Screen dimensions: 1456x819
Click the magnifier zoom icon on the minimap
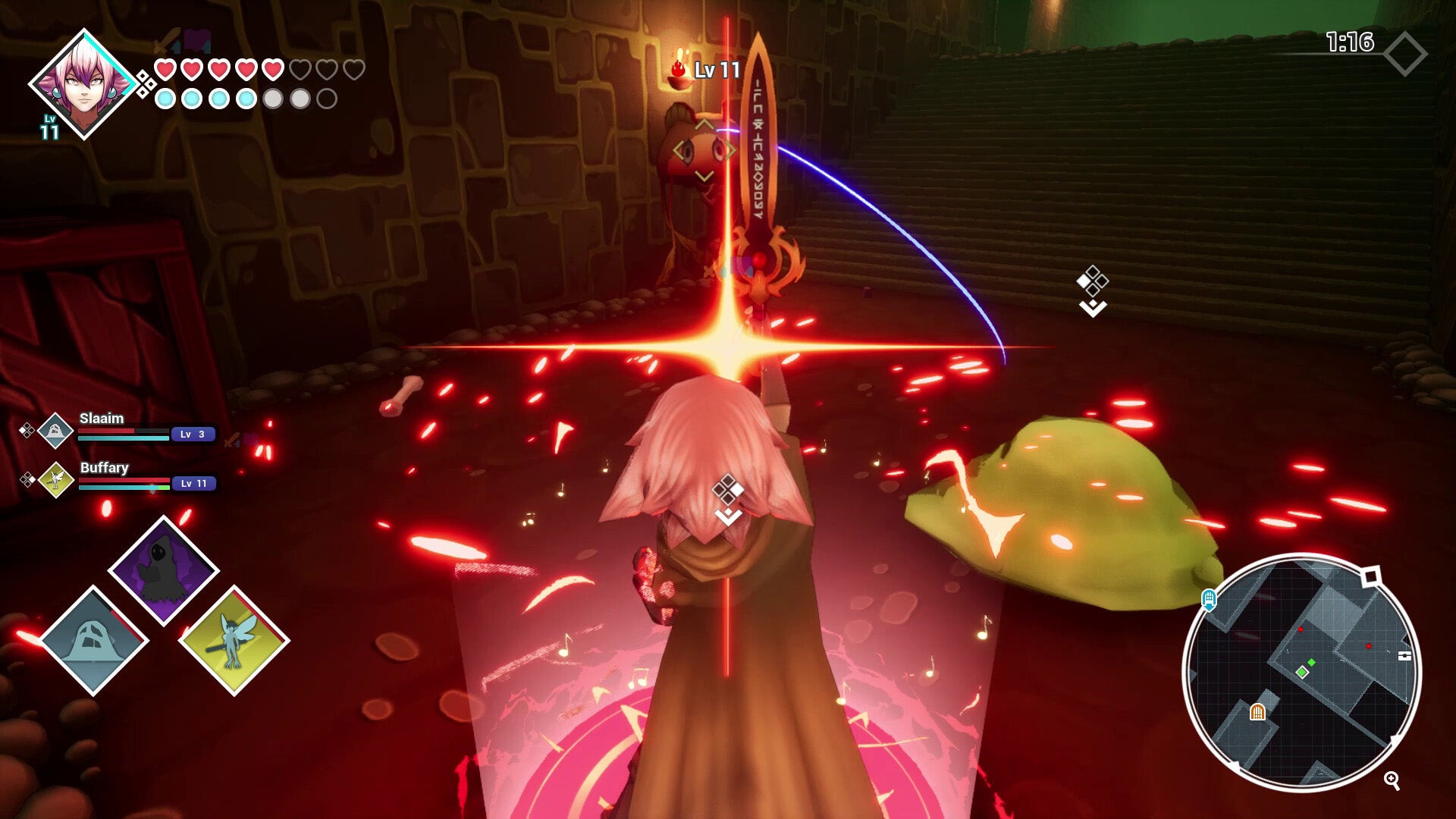[x=1392, y=782]
